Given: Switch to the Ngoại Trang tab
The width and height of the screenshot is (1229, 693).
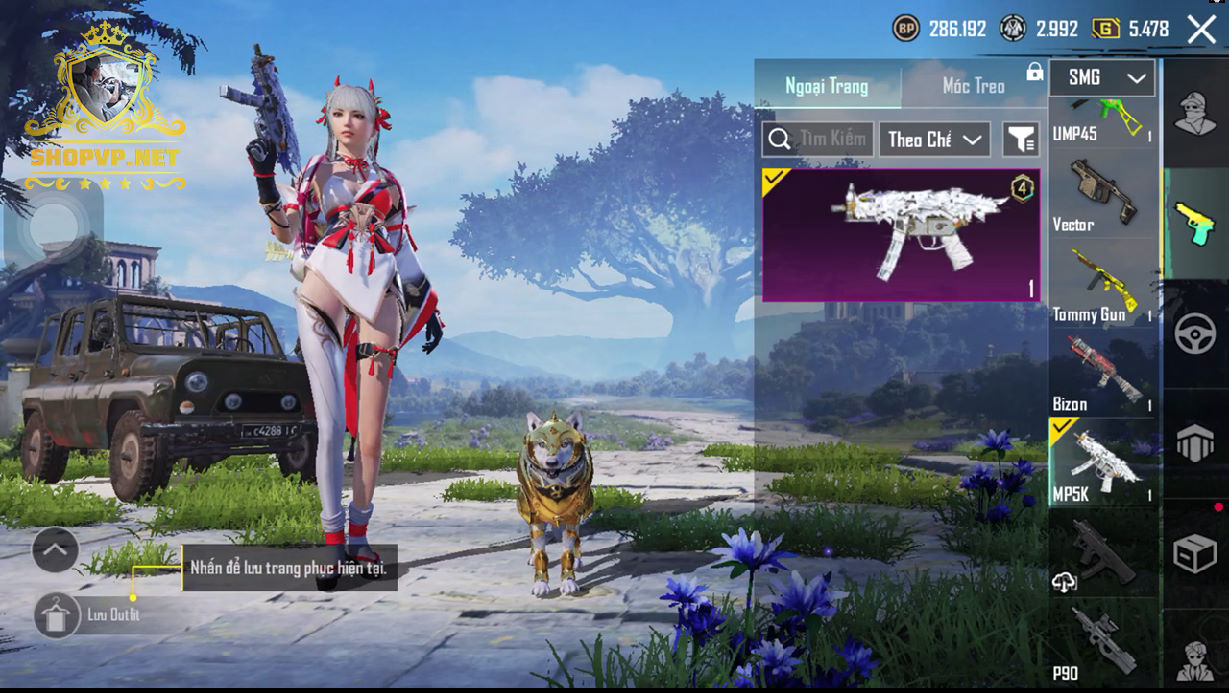Looking at the screenshot, I should (826, 86).
